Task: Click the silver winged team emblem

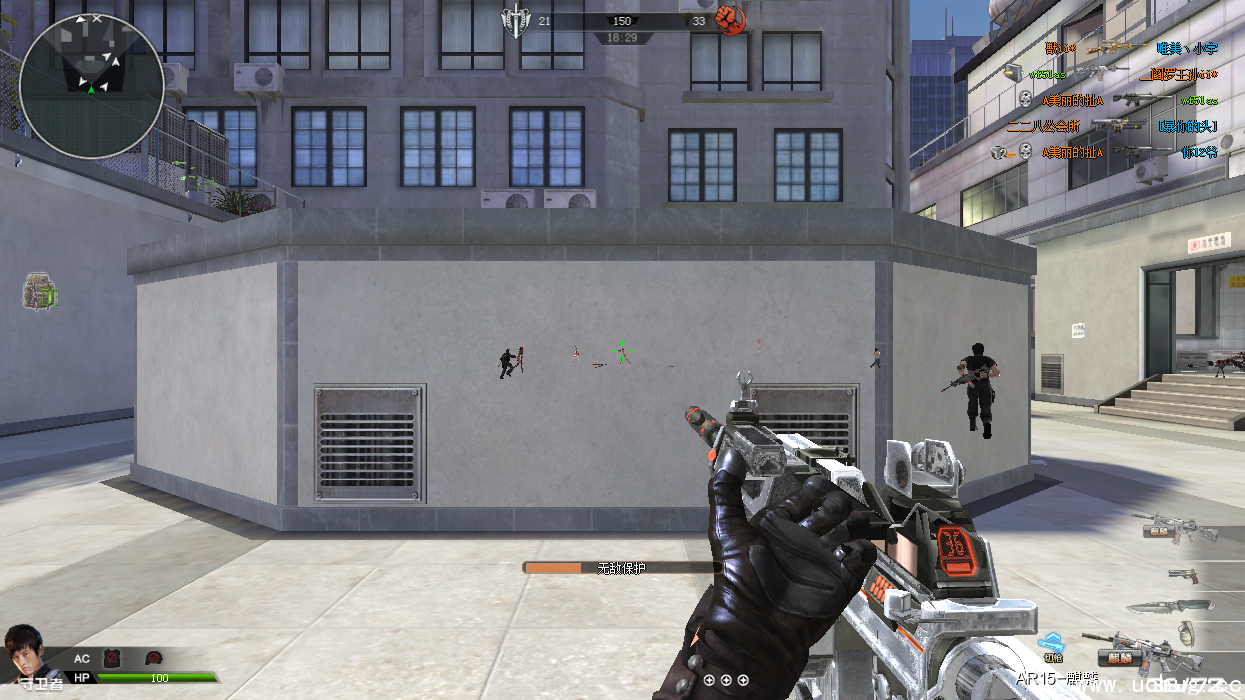Action: pos(515,21)
